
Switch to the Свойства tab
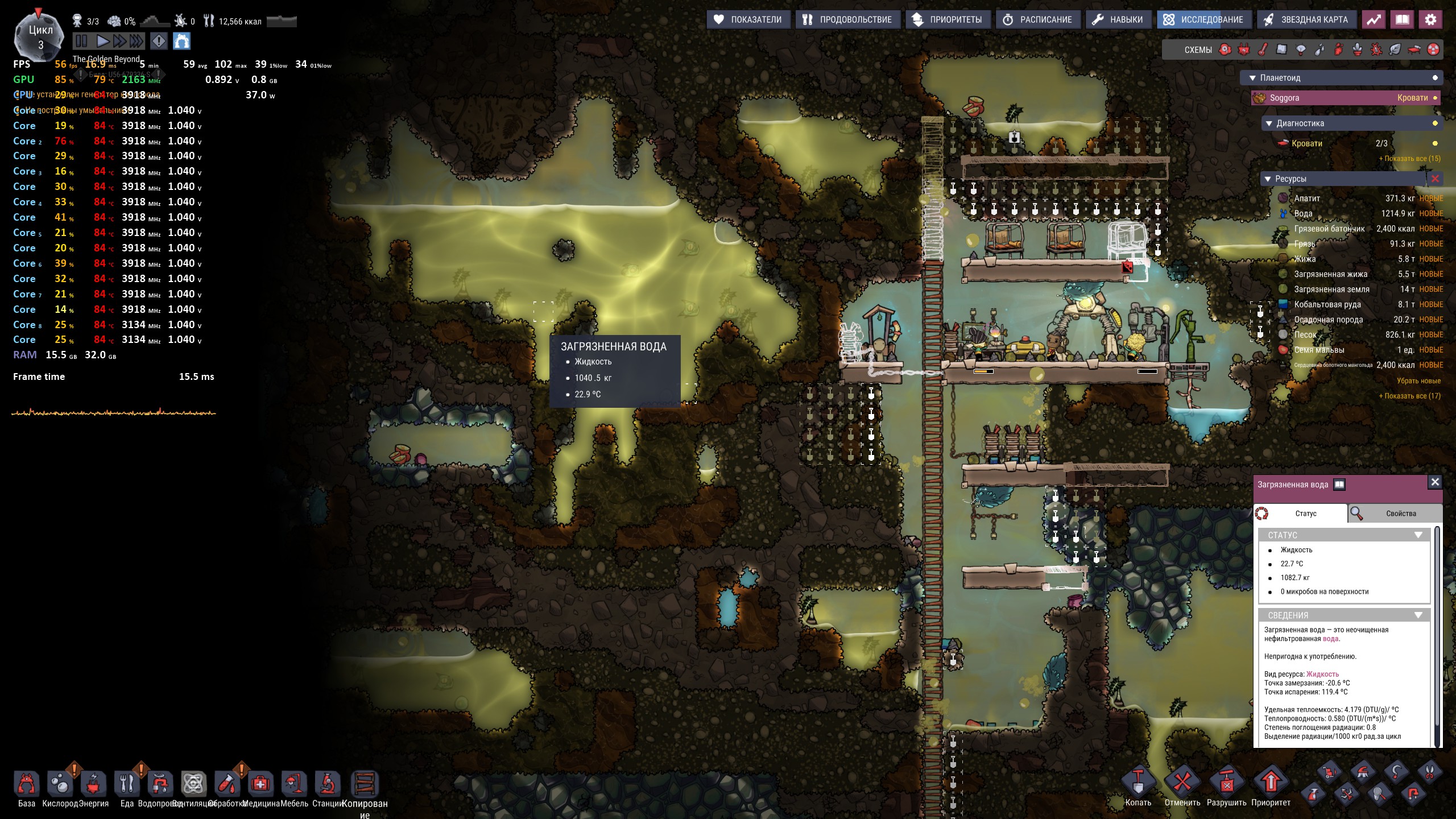tap(1395, 514)
